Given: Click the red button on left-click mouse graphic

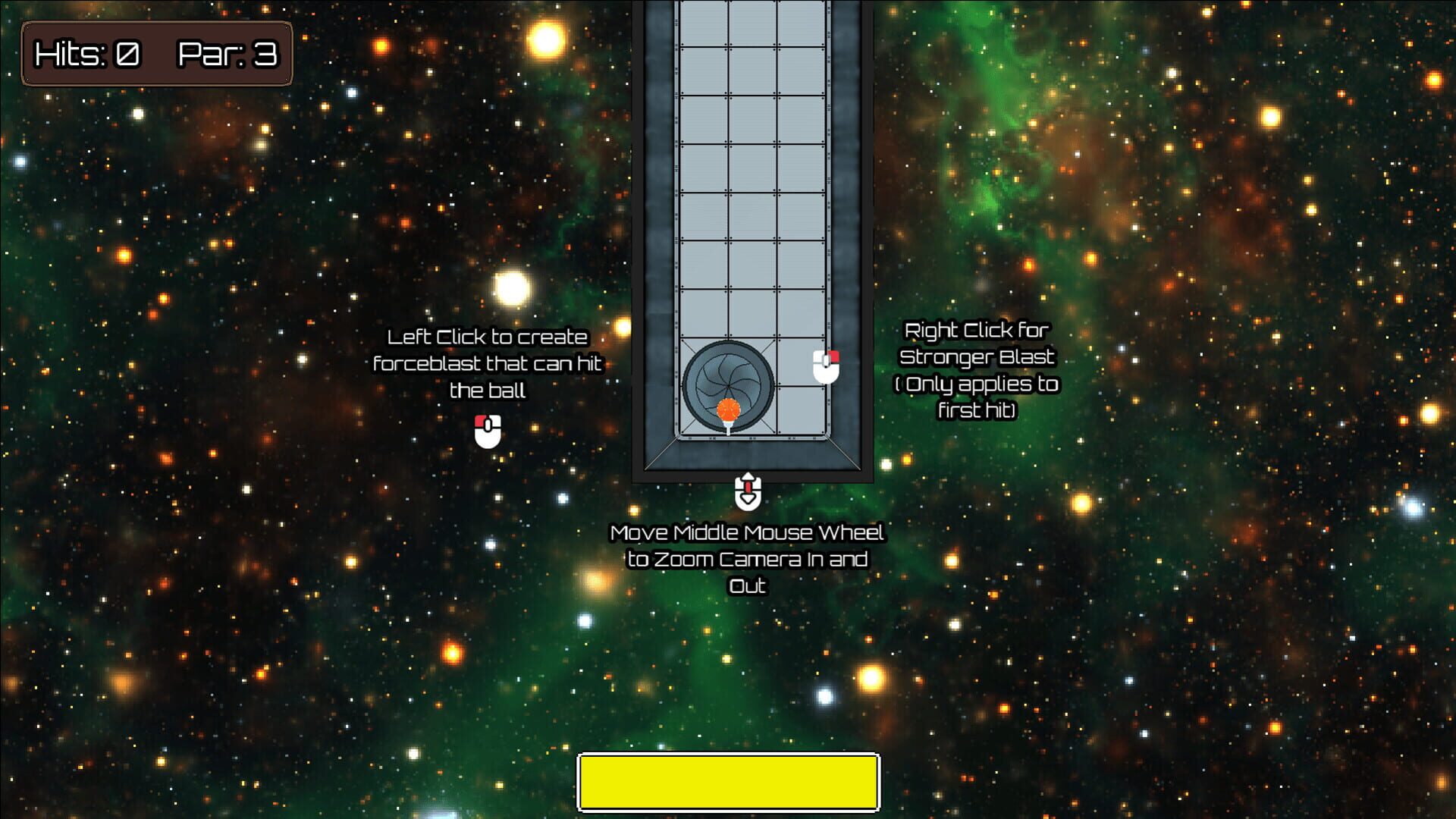Looking at the screenshot, I should [x=482, y=422].
